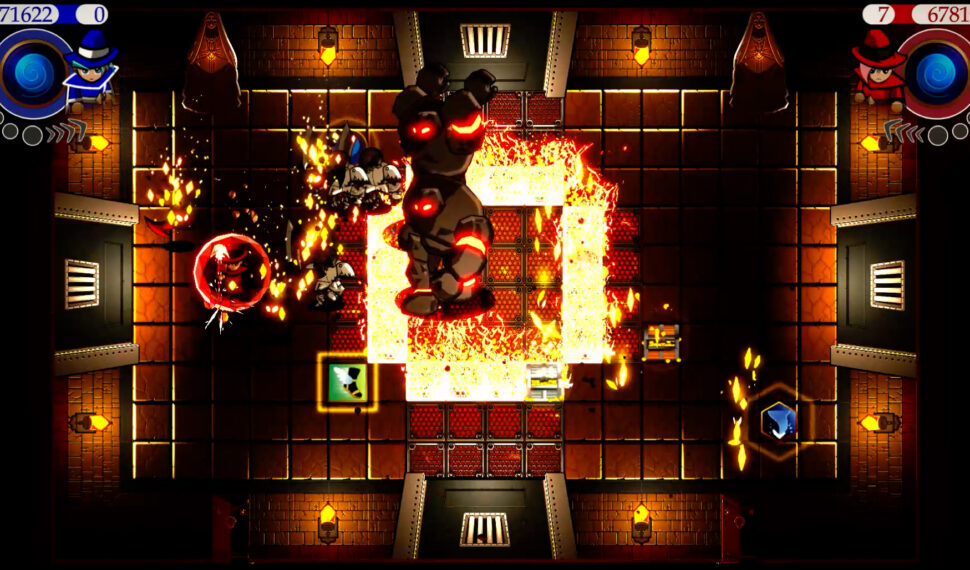Click the blue wizard player portrait
Screen dimensions: 970x570
click(x=92, y=70)
